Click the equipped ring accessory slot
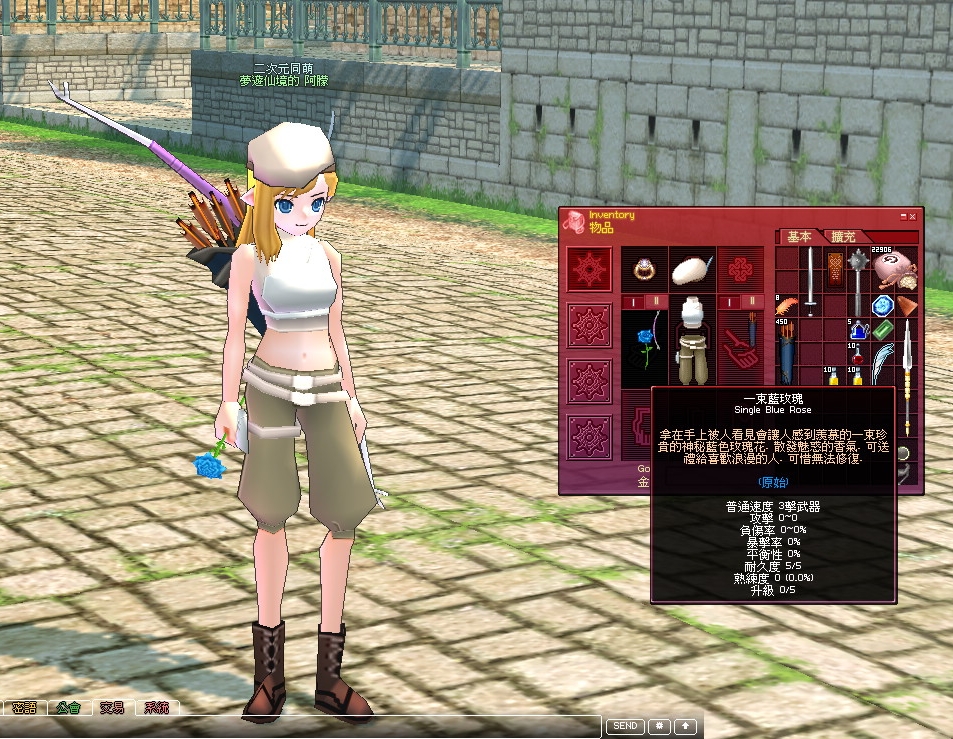 (x=643, y=269)
